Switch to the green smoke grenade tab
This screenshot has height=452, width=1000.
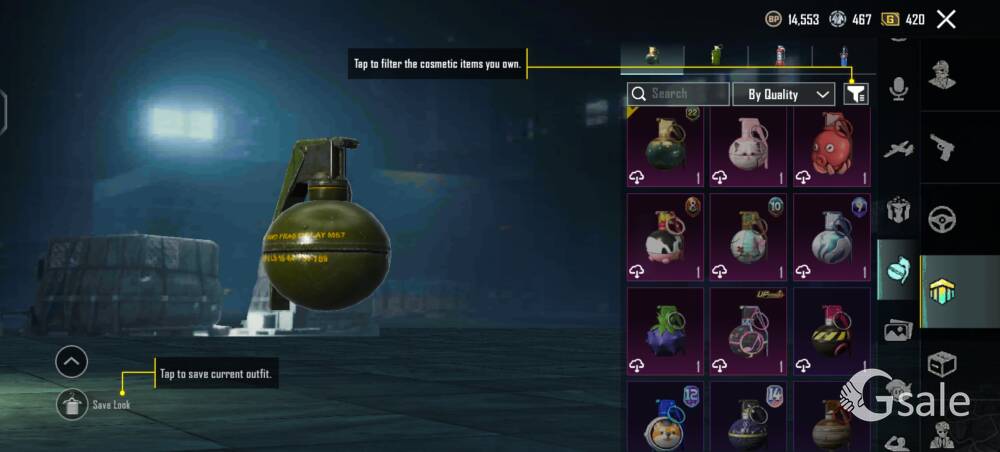tap(716, 56)
